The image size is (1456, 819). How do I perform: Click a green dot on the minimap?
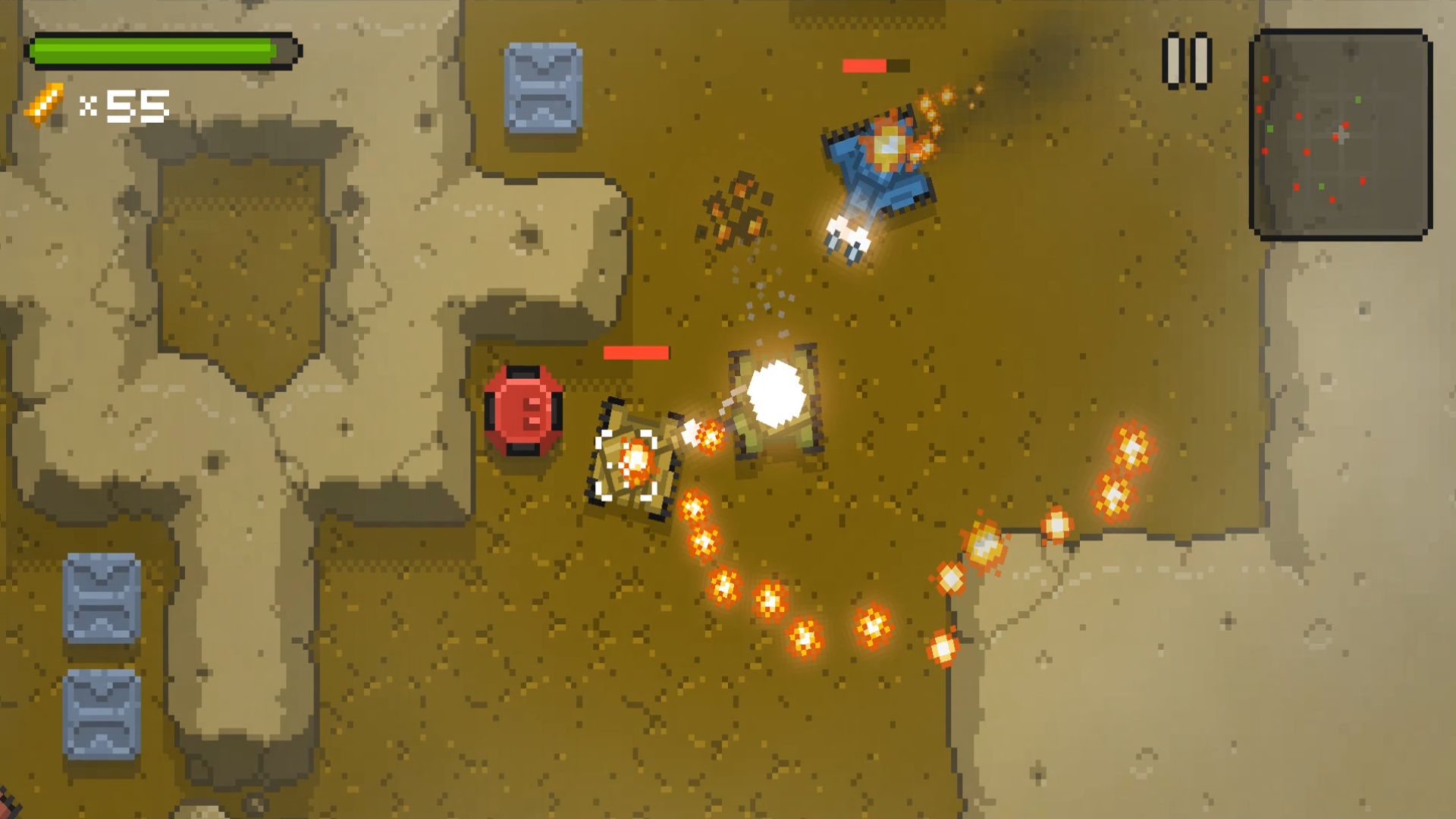pos(1358,99)
